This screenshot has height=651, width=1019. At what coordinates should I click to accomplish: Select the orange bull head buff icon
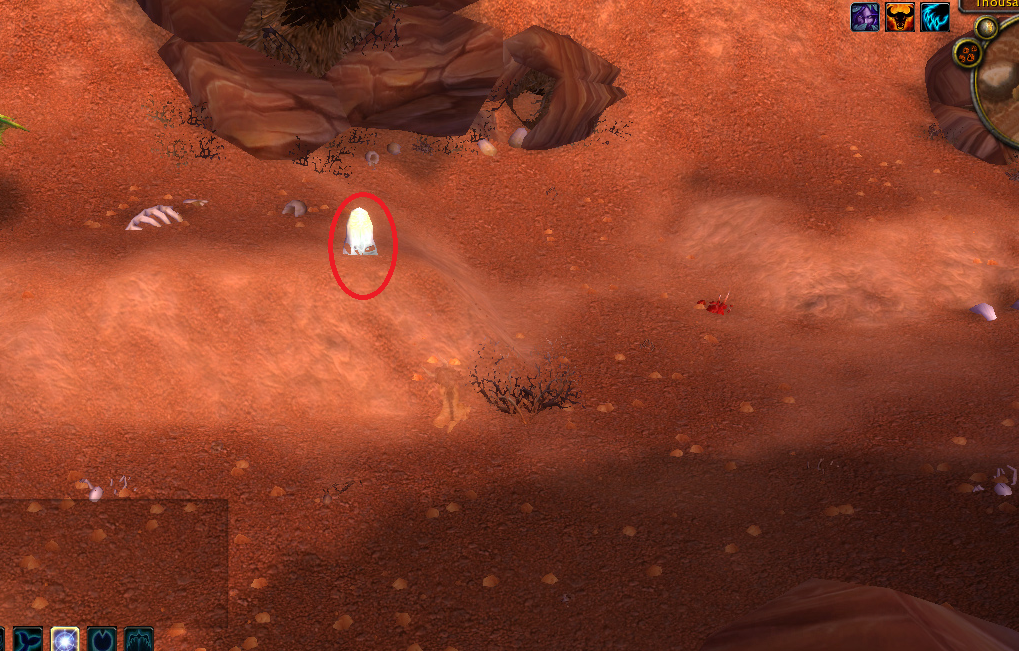[x=900, y=17]
